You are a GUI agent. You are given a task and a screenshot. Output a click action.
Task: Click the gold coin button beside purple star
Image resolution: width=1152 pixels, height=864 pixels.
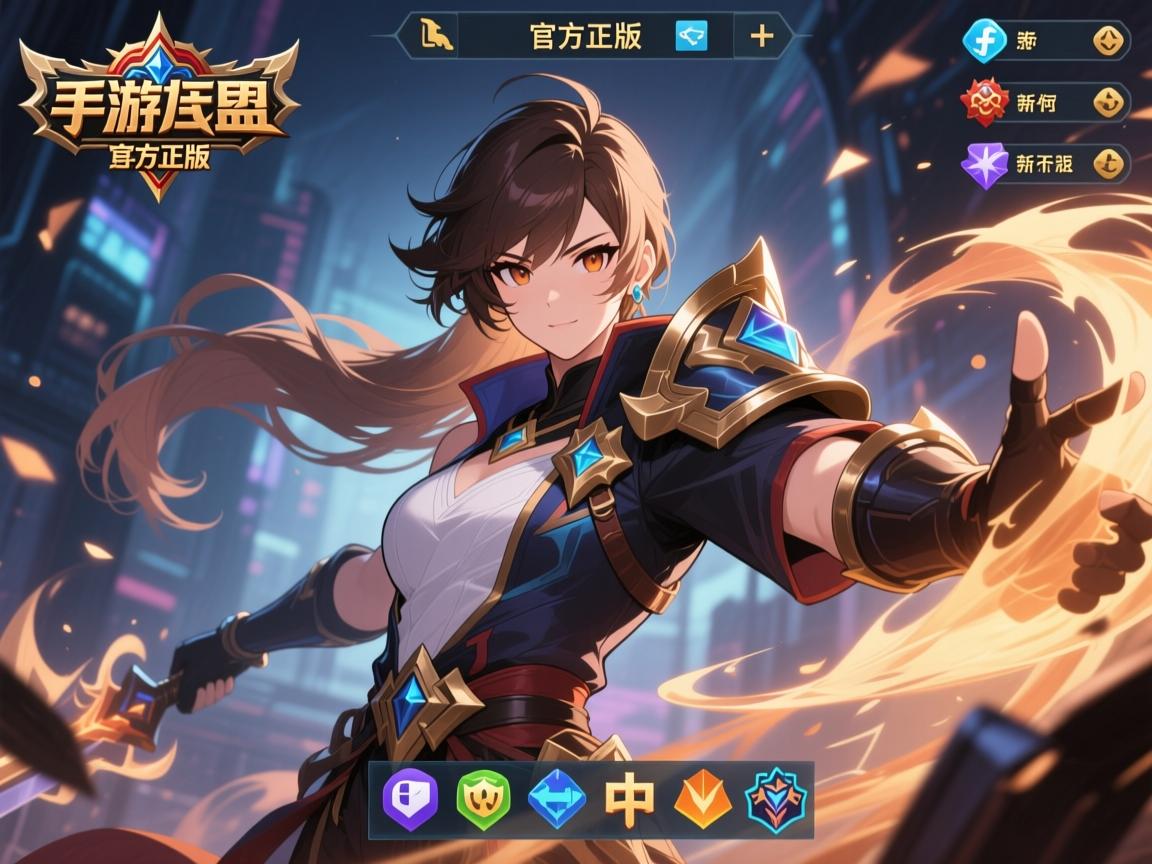pos(1108,163)
